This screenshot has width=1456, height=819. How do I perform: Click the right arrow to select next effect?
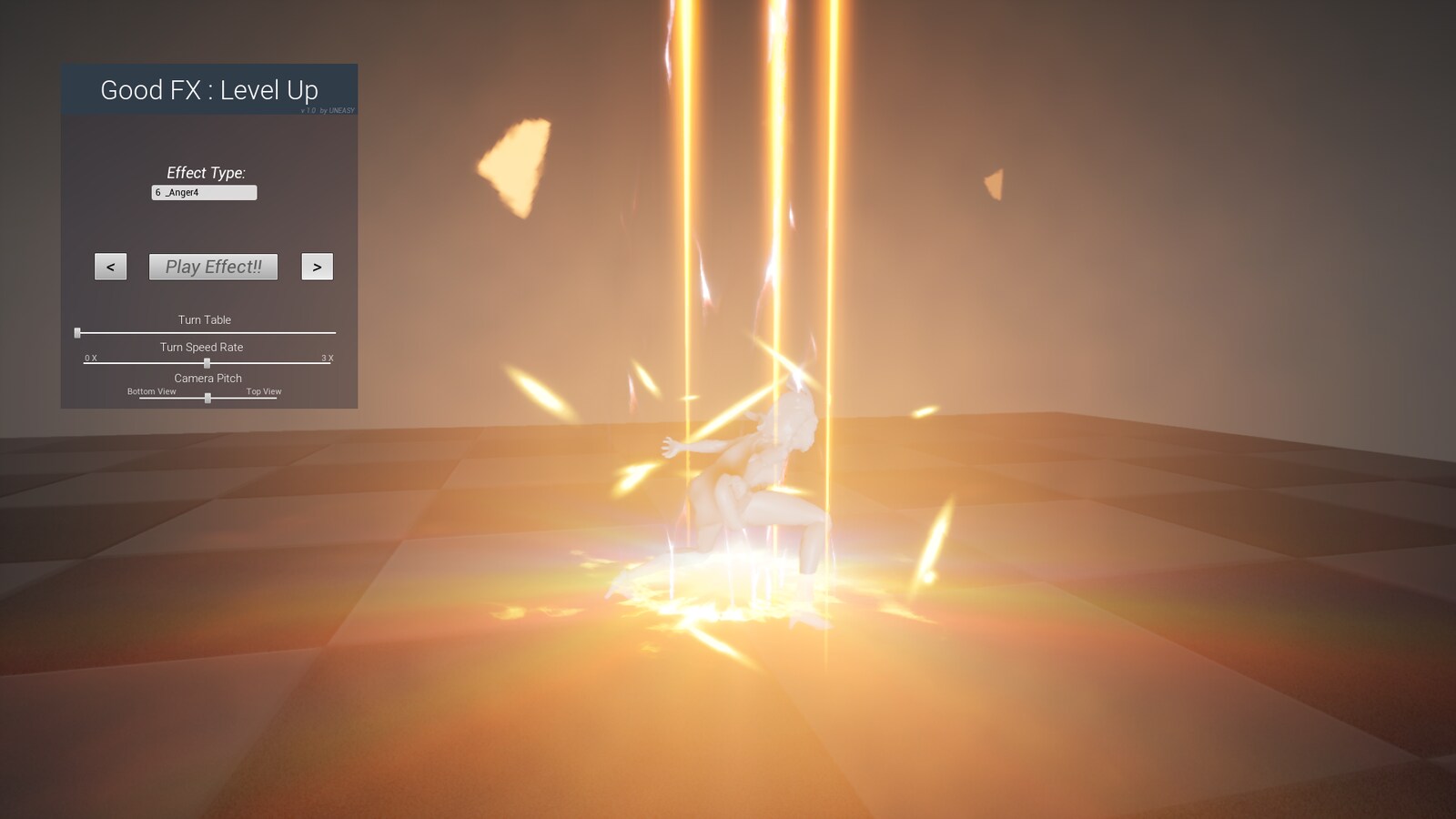(317, 266)
